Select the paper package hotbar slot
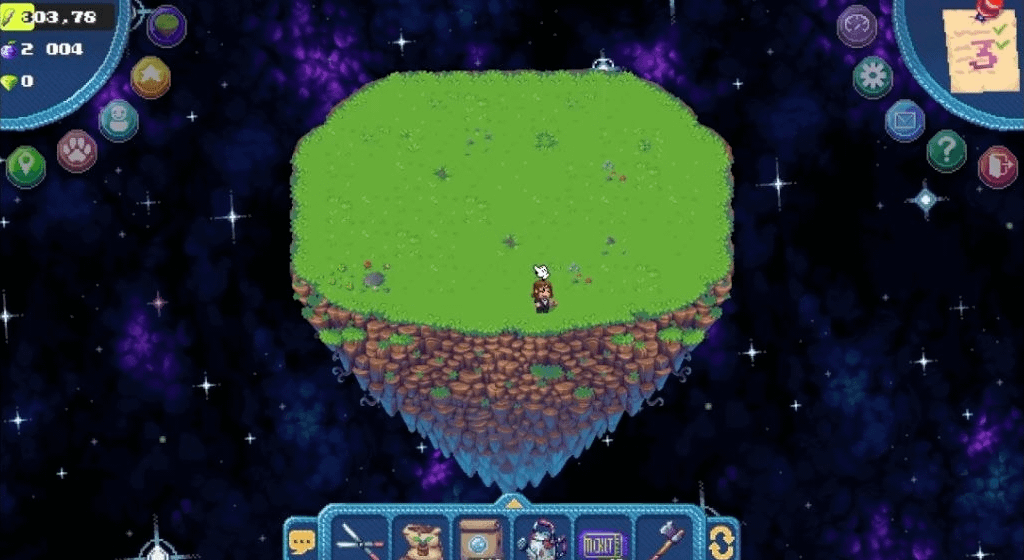This screenshot has width=1024, height=560. pos(481,541)
